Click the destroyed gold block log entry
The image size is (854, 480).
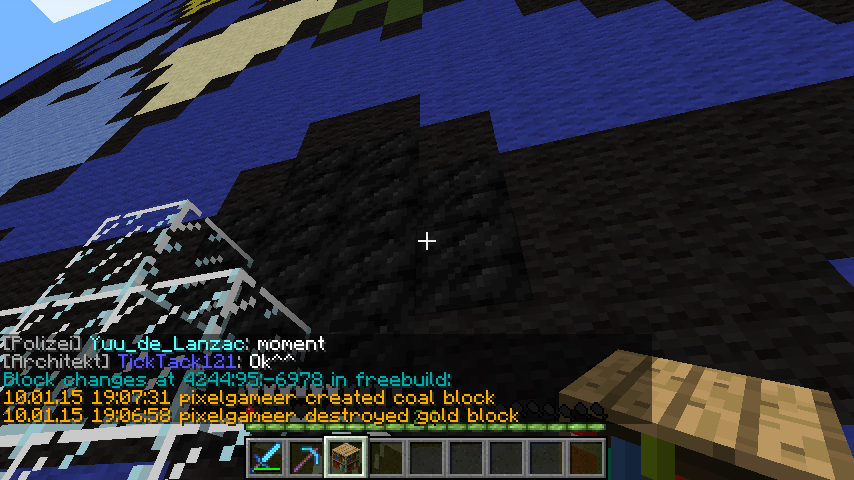pyautogui.click(x=260, y=415)
